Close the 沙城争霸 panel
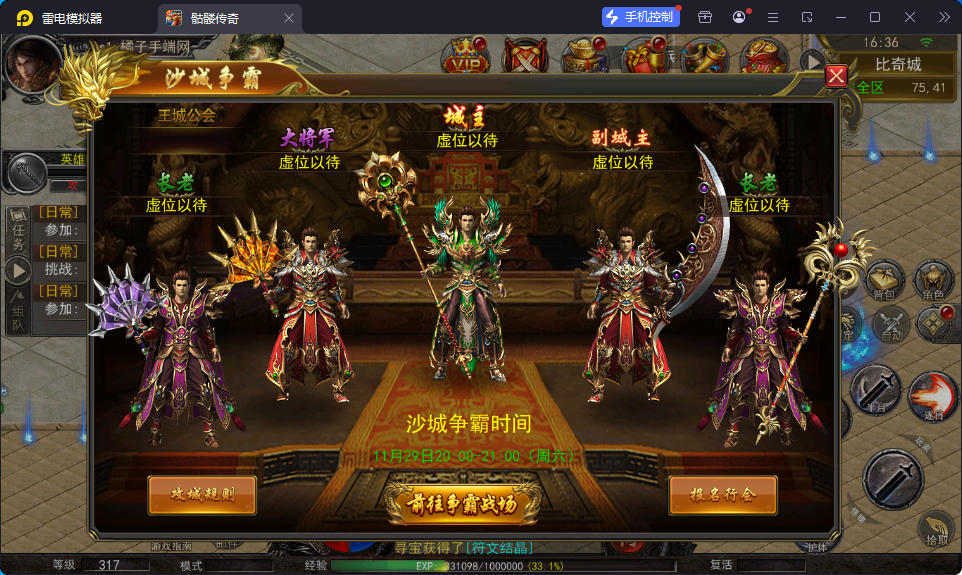The image size is (962, 575). (x=836, y=76)
